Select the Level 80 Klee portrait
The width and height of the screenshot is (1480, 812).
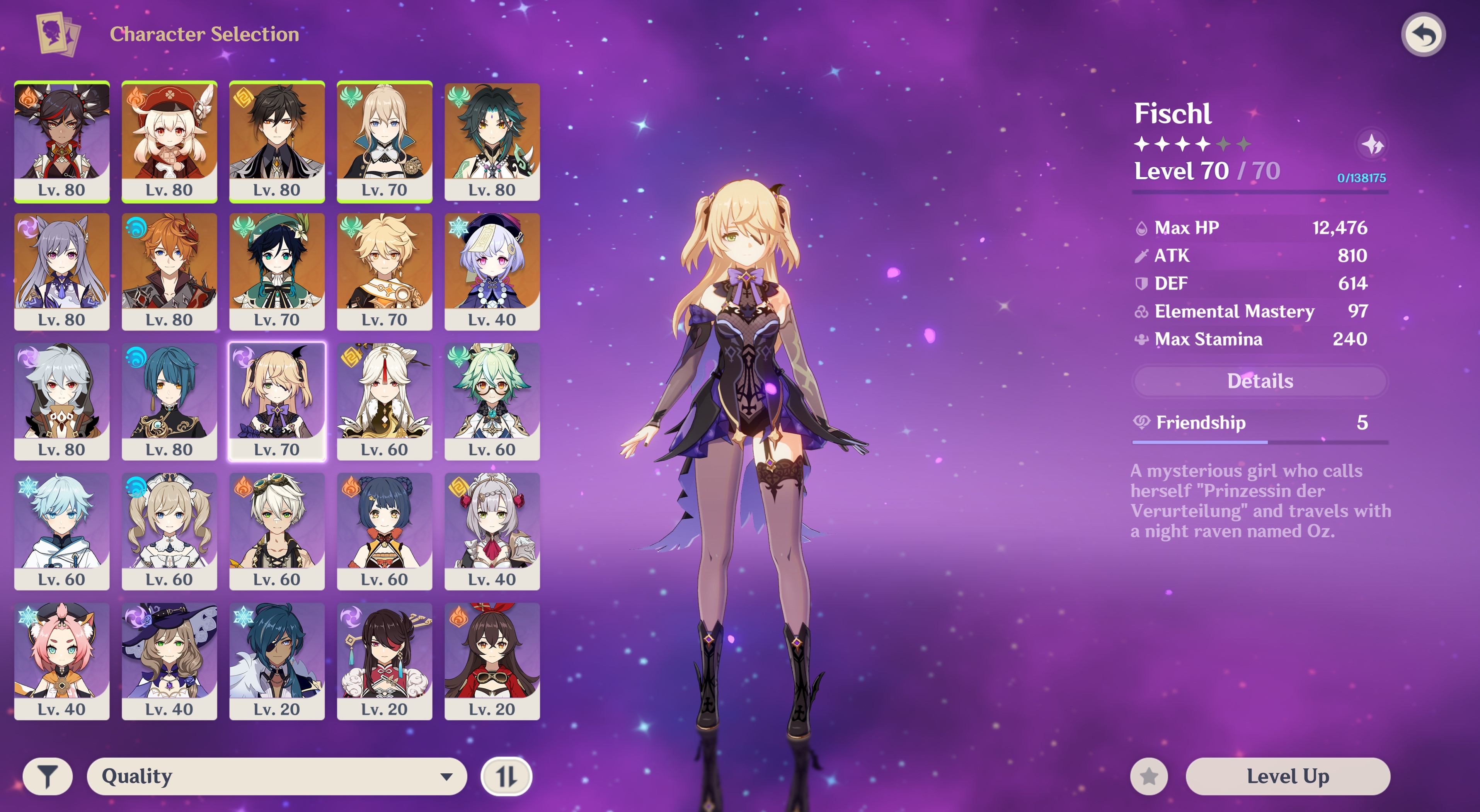point(169,138)
